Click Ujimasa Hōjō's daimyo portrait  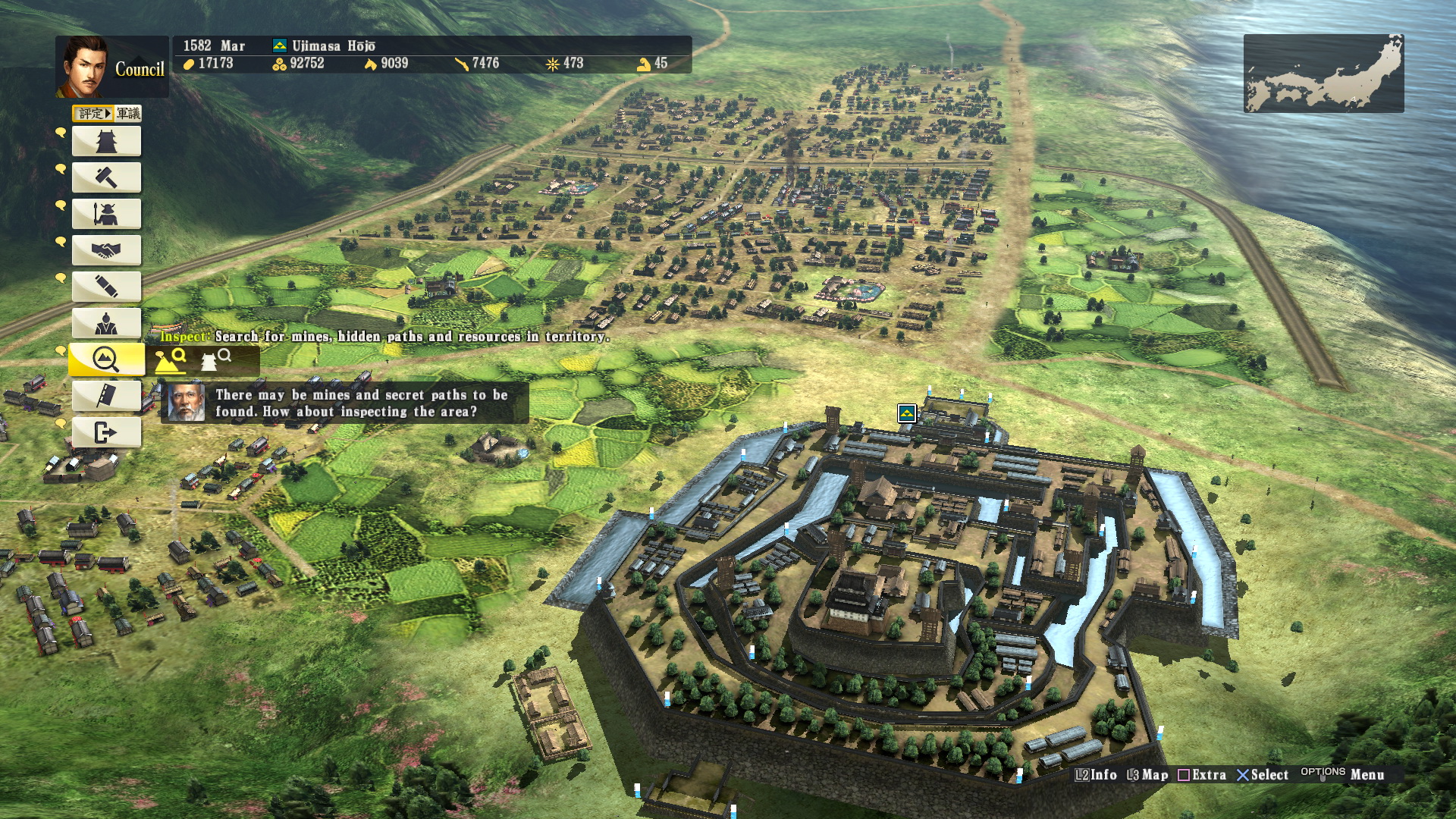click(x=83, y=67)
